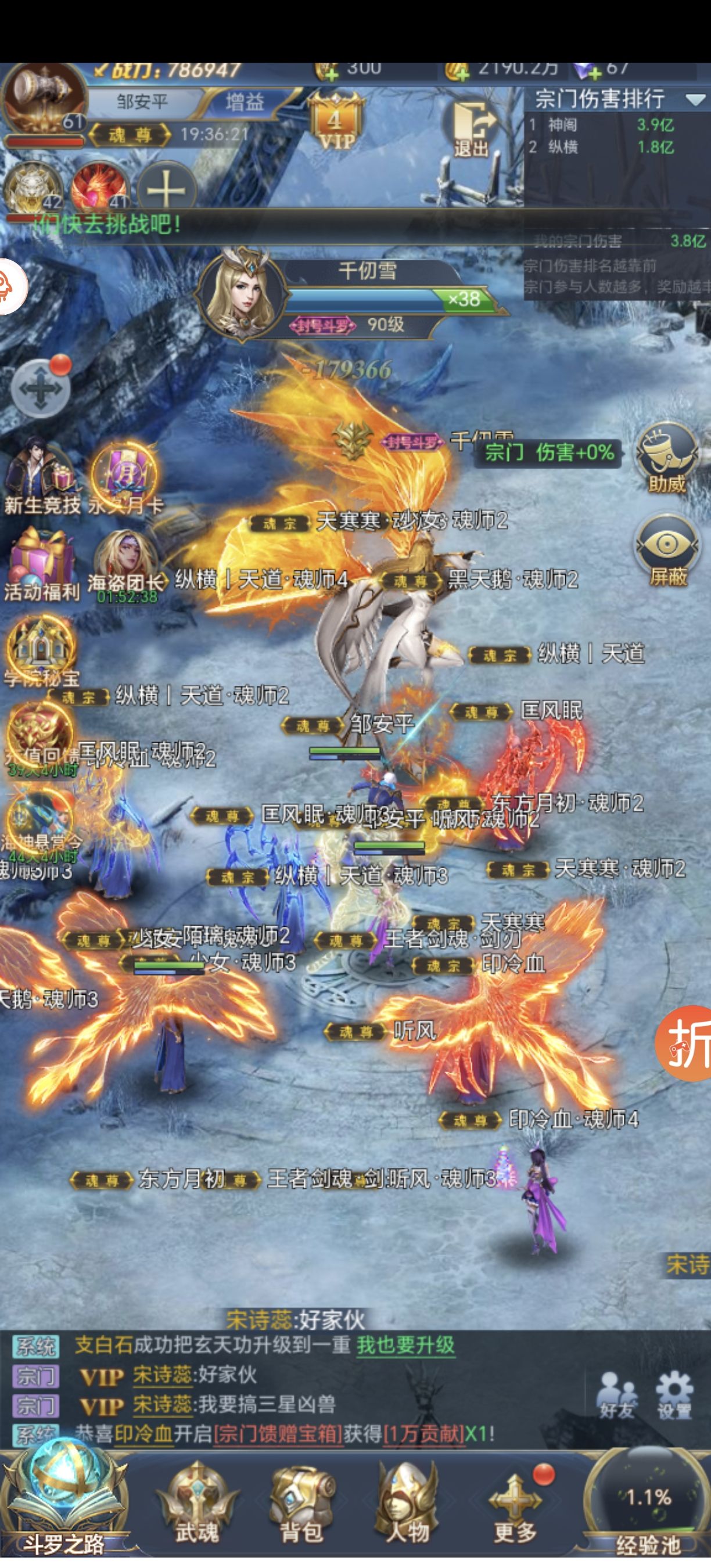Open the 新生竞技 event icon

[41, 480]
